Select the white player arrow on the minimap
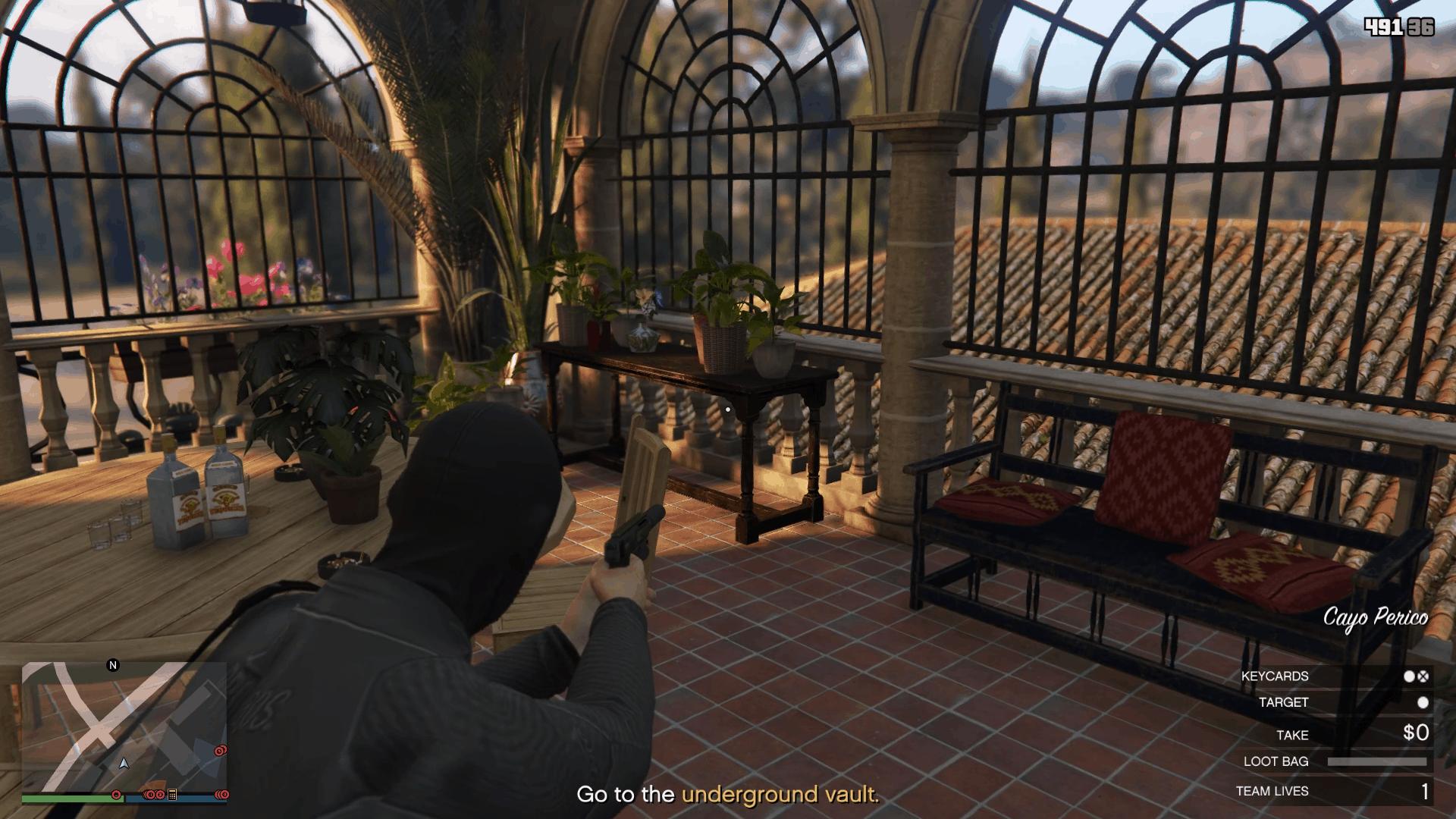This screenshot has width=1456, height=819. click(x=124, y=764)
